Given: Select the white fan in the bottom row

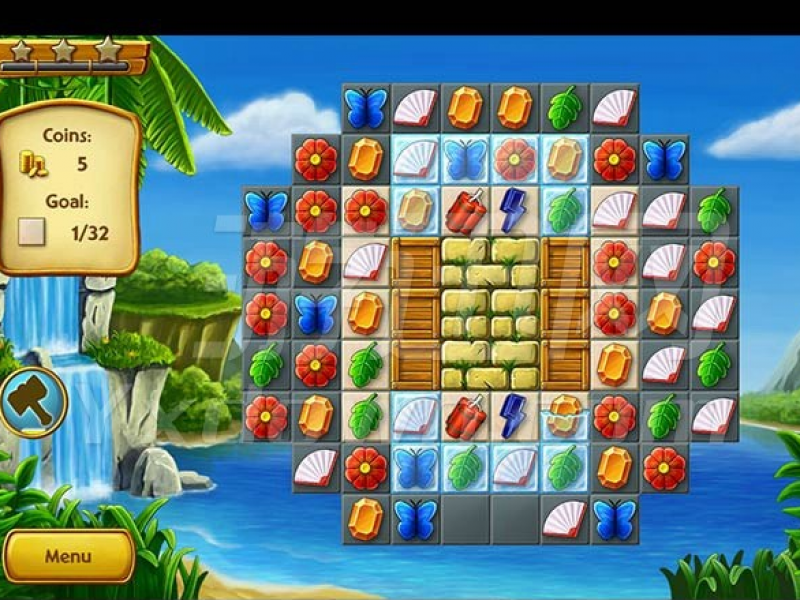Looking at the screenshot, I should click(x=565, y=519).
